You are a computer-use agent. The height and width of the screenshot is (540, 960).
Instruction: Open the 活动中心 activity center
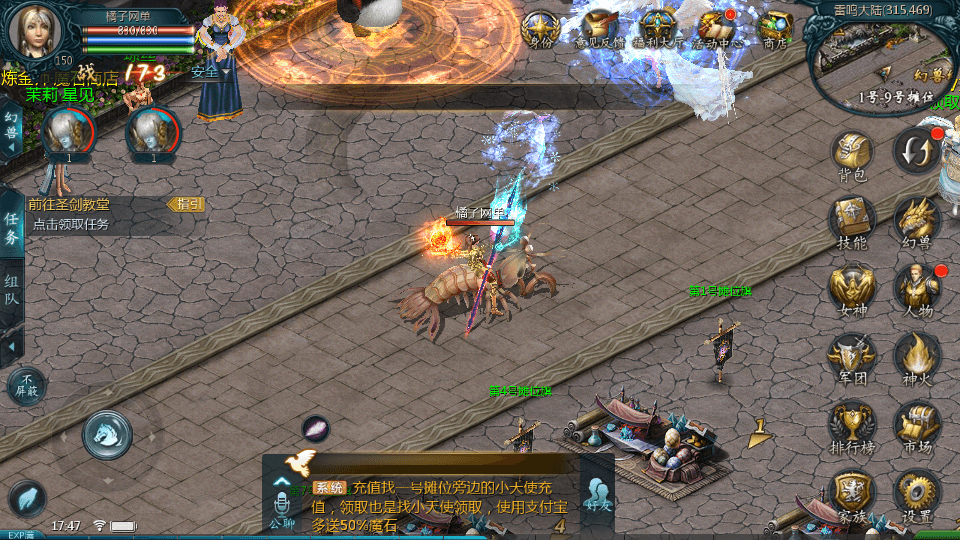click(x=717, y=28)
